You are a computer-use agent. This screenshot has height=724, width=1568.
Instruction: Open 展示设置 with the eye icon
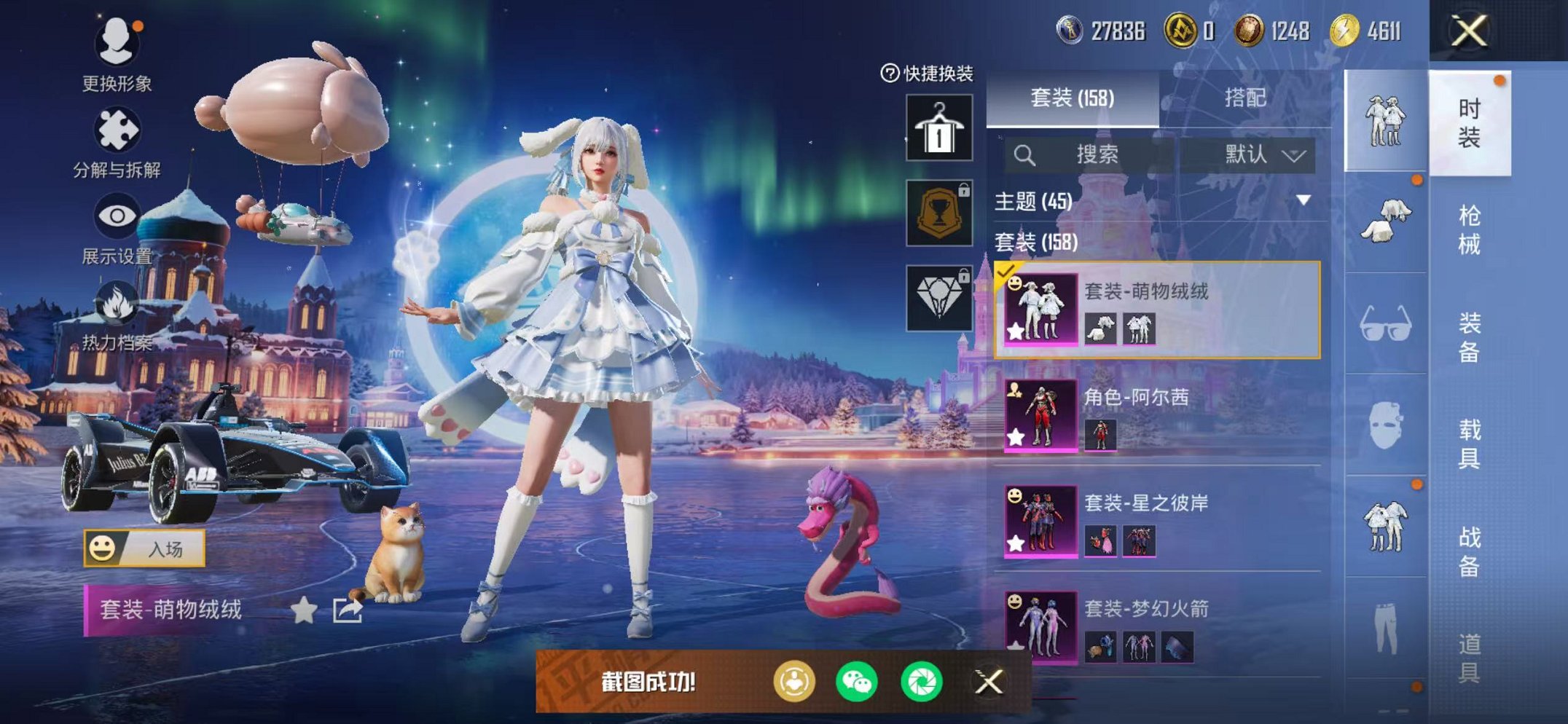pos(117,216)
